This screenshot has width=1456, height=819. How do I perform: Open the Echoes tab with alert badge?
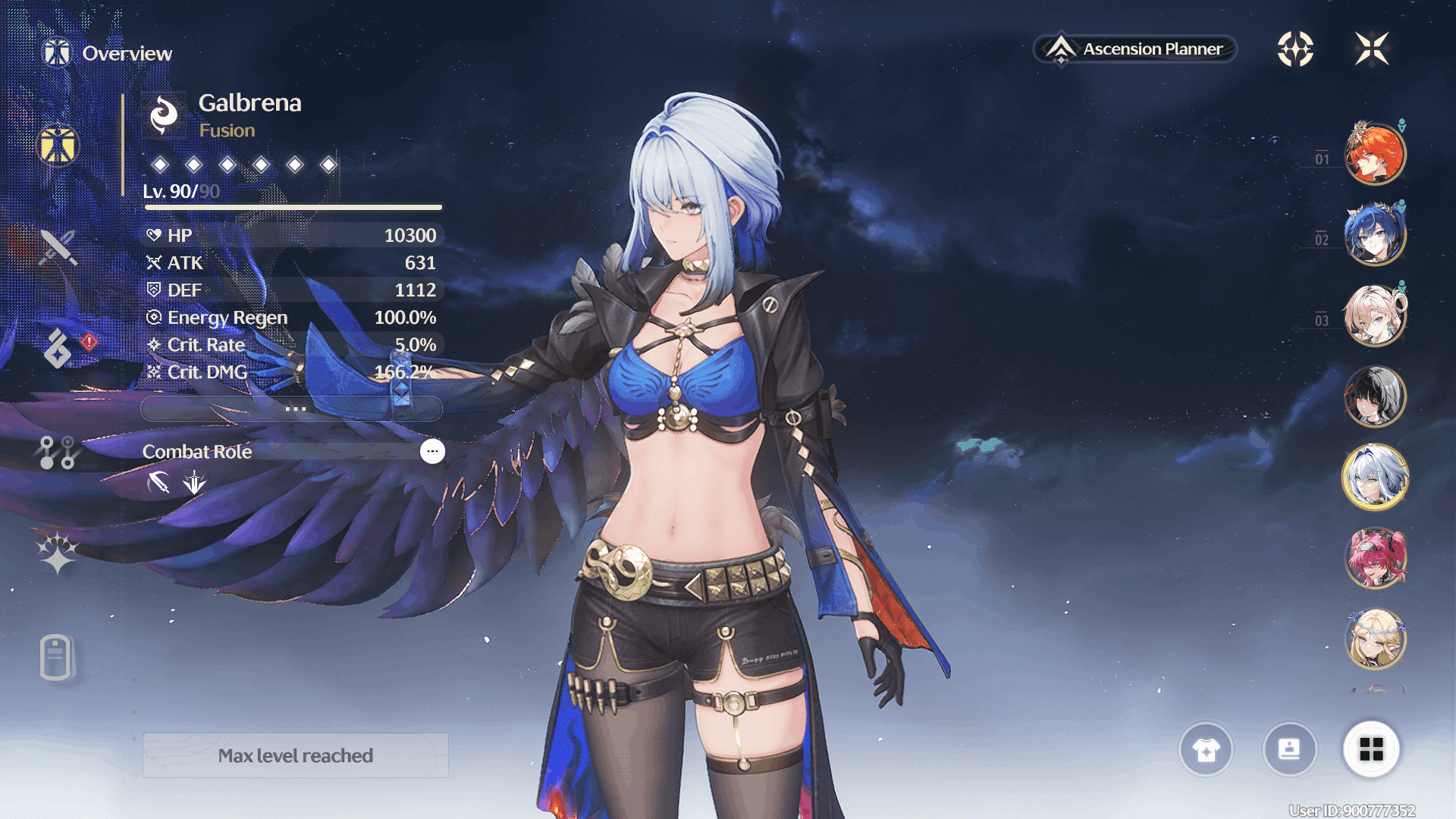(x=58, y=349)
